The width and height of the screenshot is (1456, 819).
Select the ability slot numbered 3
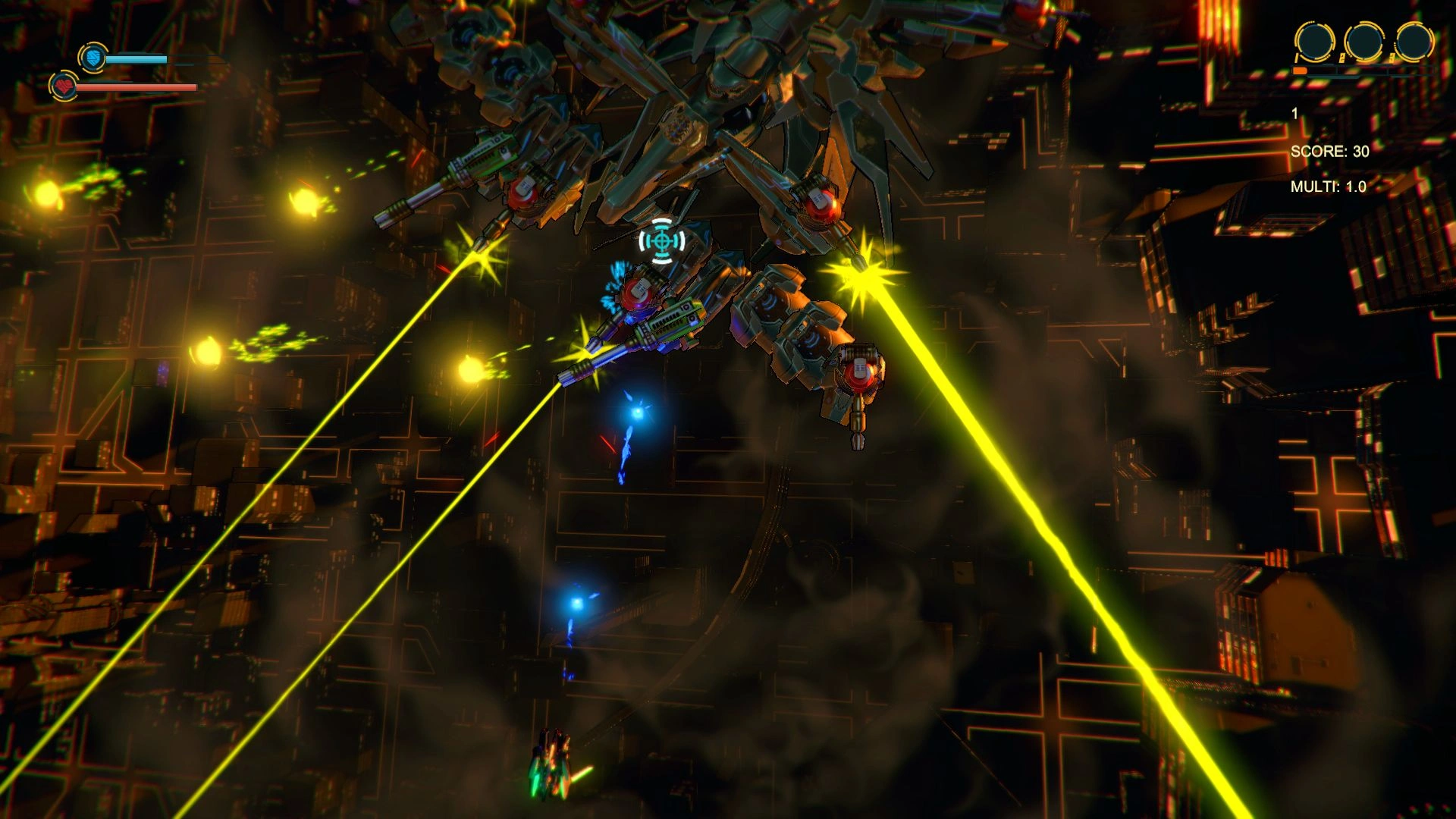pos(1414,41)
